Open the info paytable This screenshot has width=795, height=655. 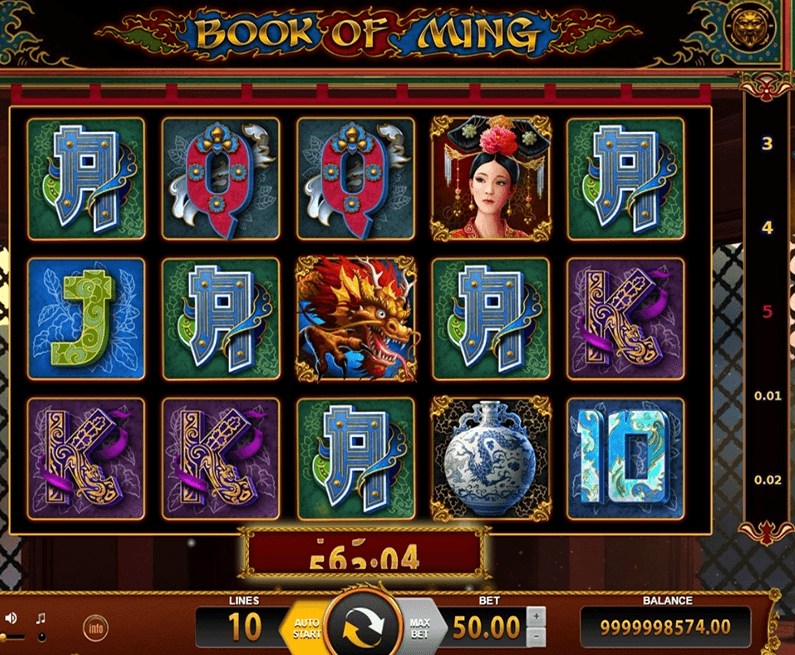tap(95, 627)
